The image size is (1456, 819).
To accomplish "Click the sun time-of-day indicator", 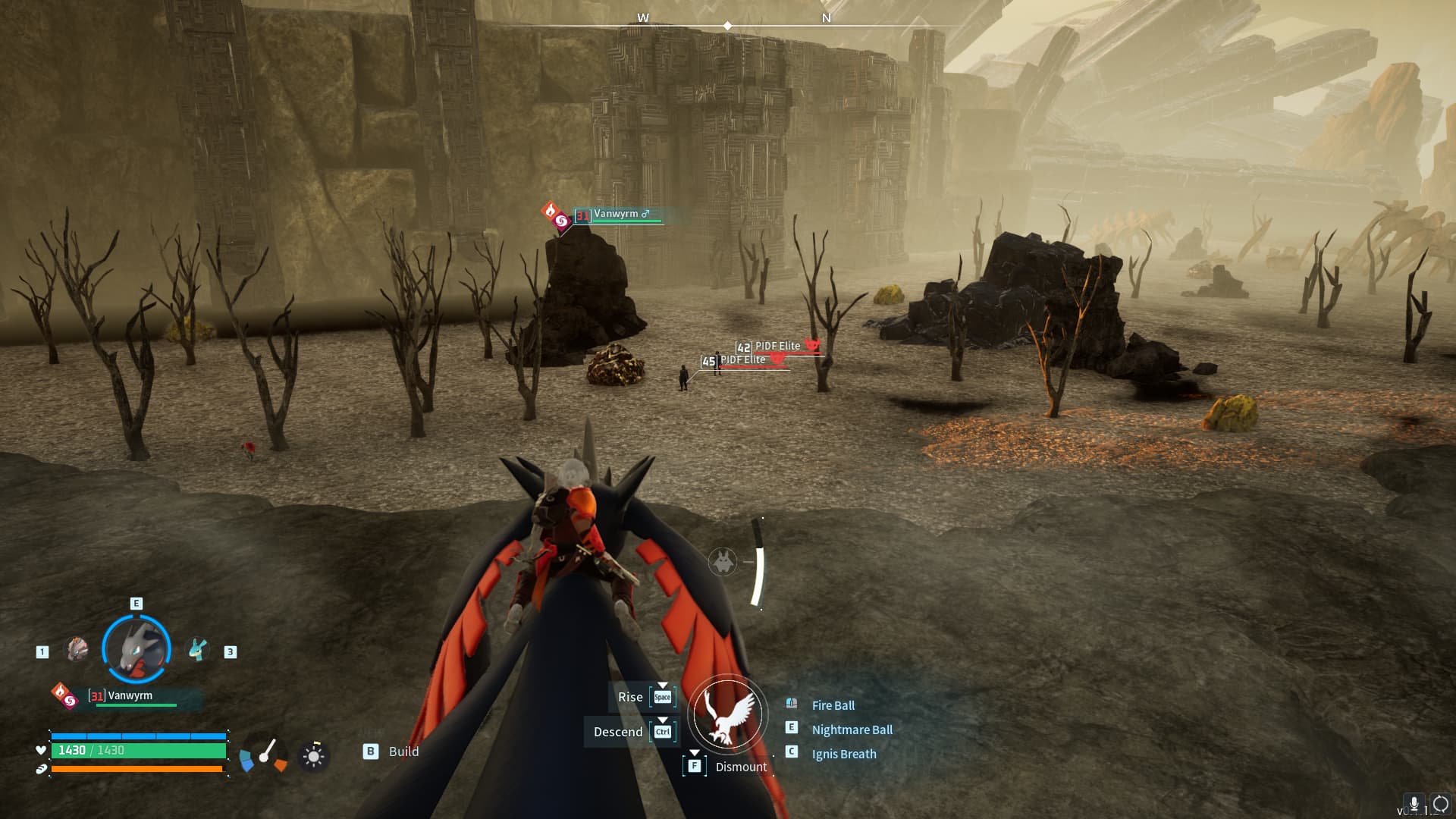I will 313,755.
